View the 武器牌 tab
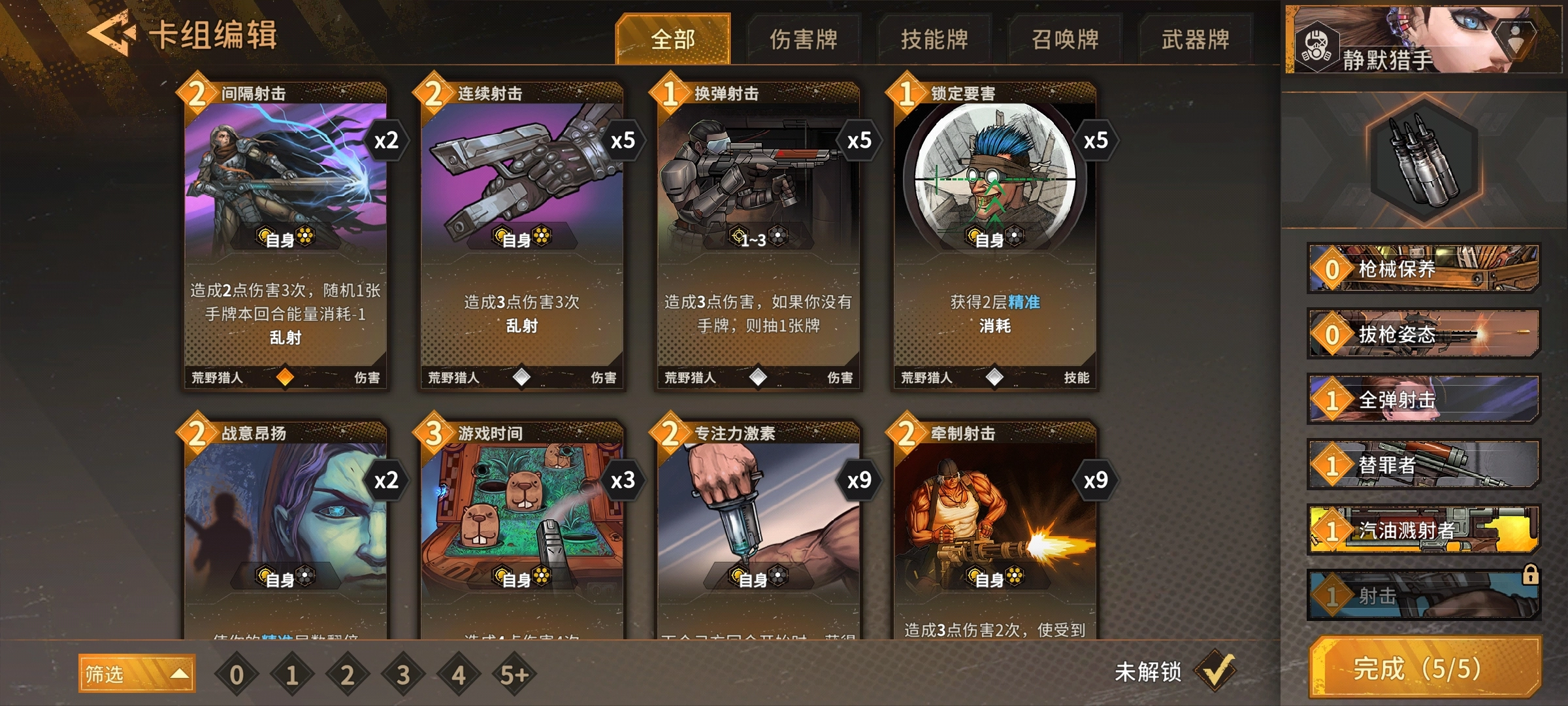 point(1196,39)
